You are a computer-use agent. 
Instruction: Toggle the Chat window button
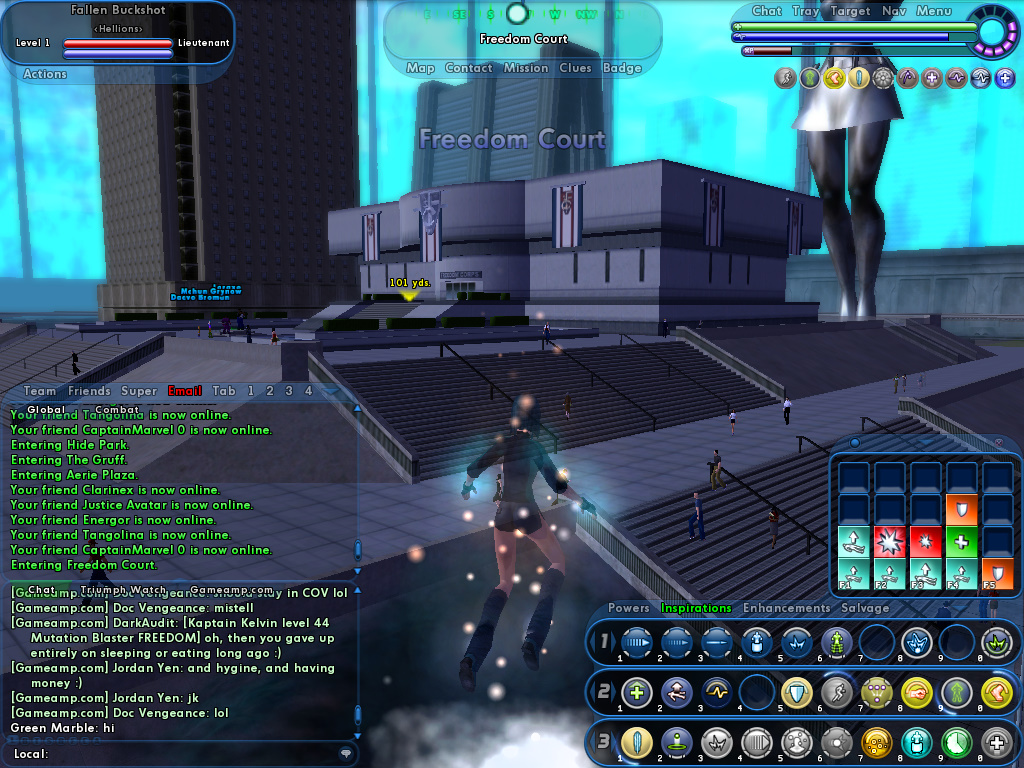coord(767,11)
